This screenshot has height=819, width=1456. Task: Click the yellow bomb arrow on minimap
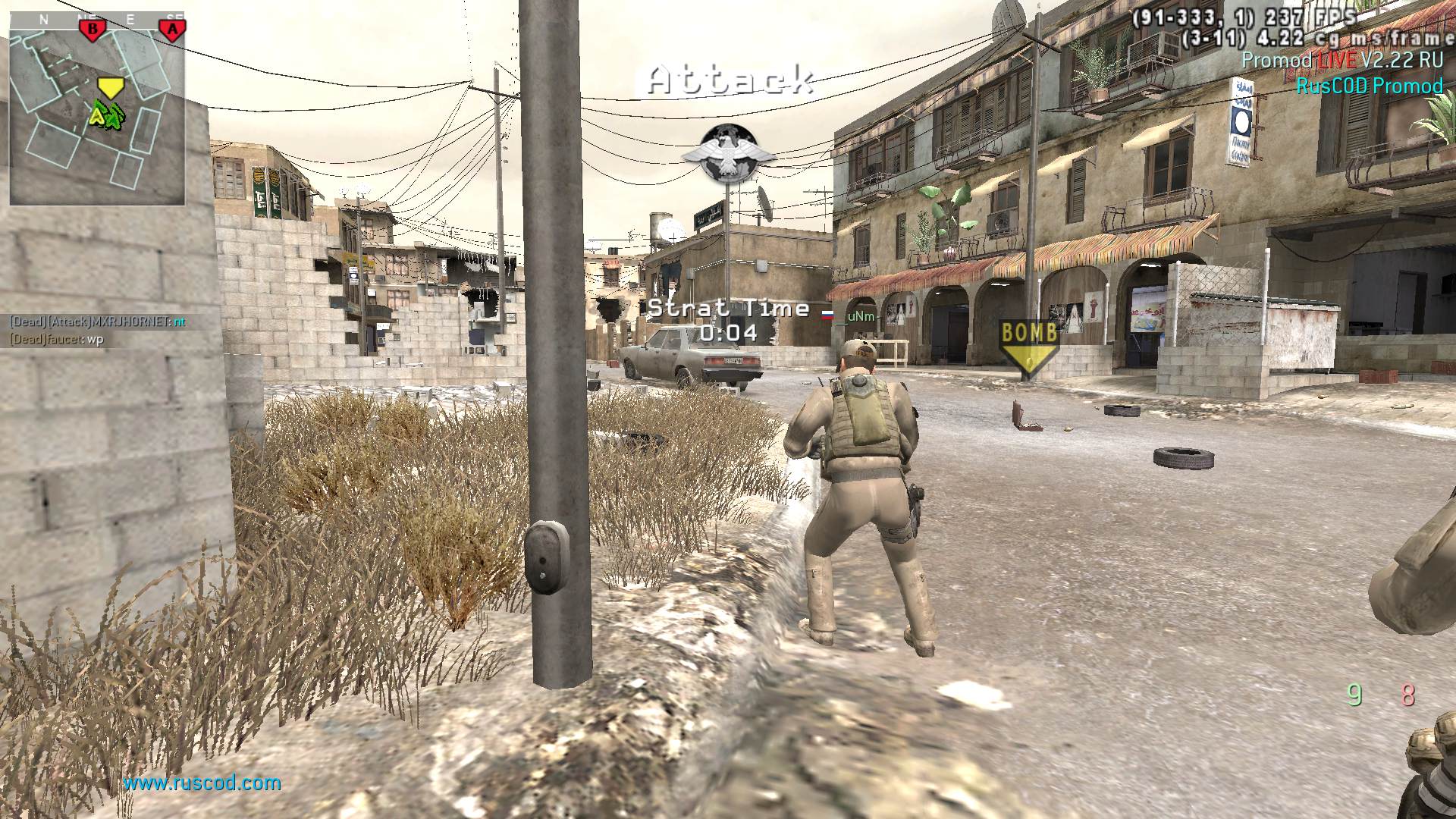[x=111, y=88]
